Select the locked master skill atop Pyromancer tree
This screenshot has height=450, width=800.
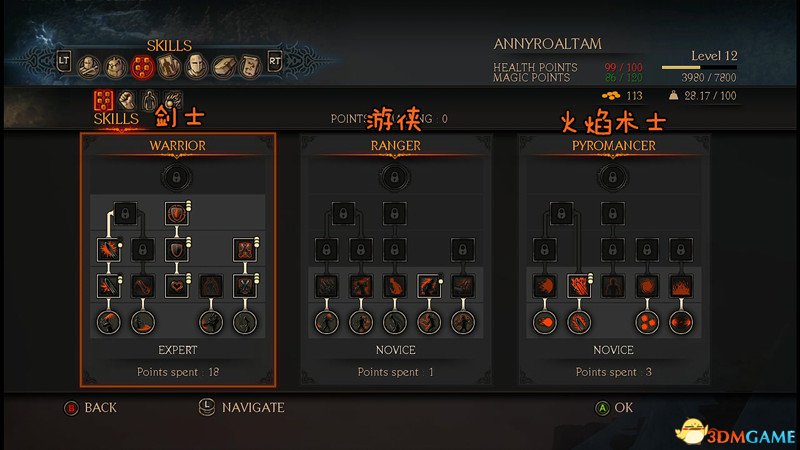[x=614, y=177]
